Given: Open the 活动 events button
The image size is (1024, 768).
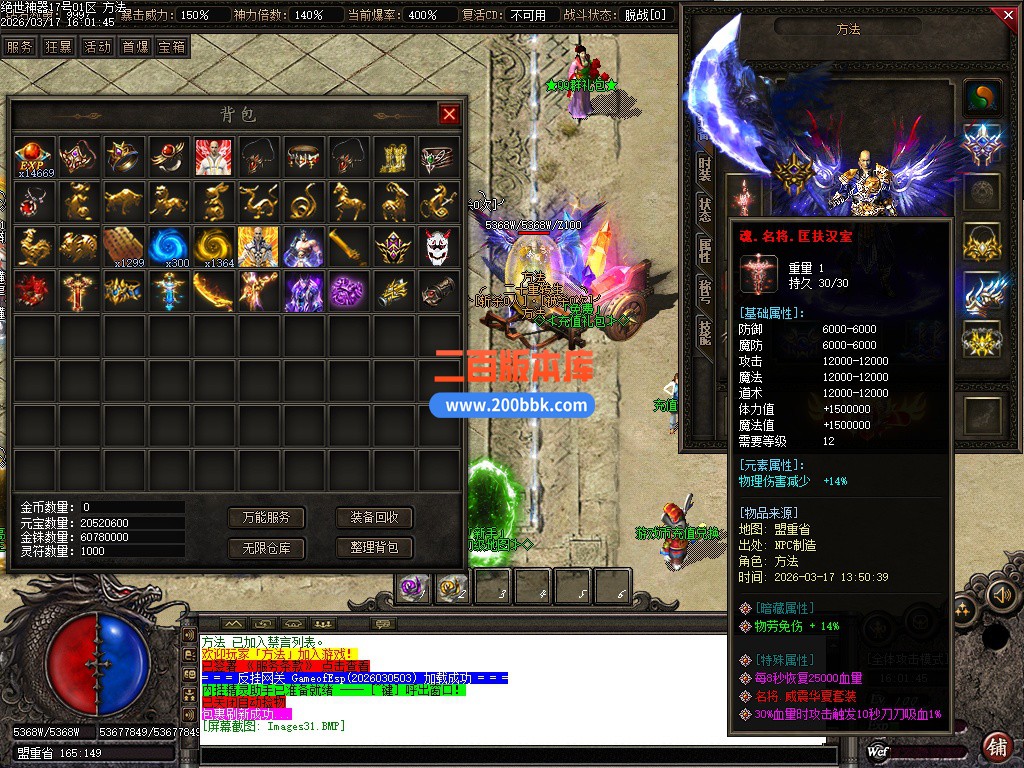Looking at the screenshot, I should 97,46.
